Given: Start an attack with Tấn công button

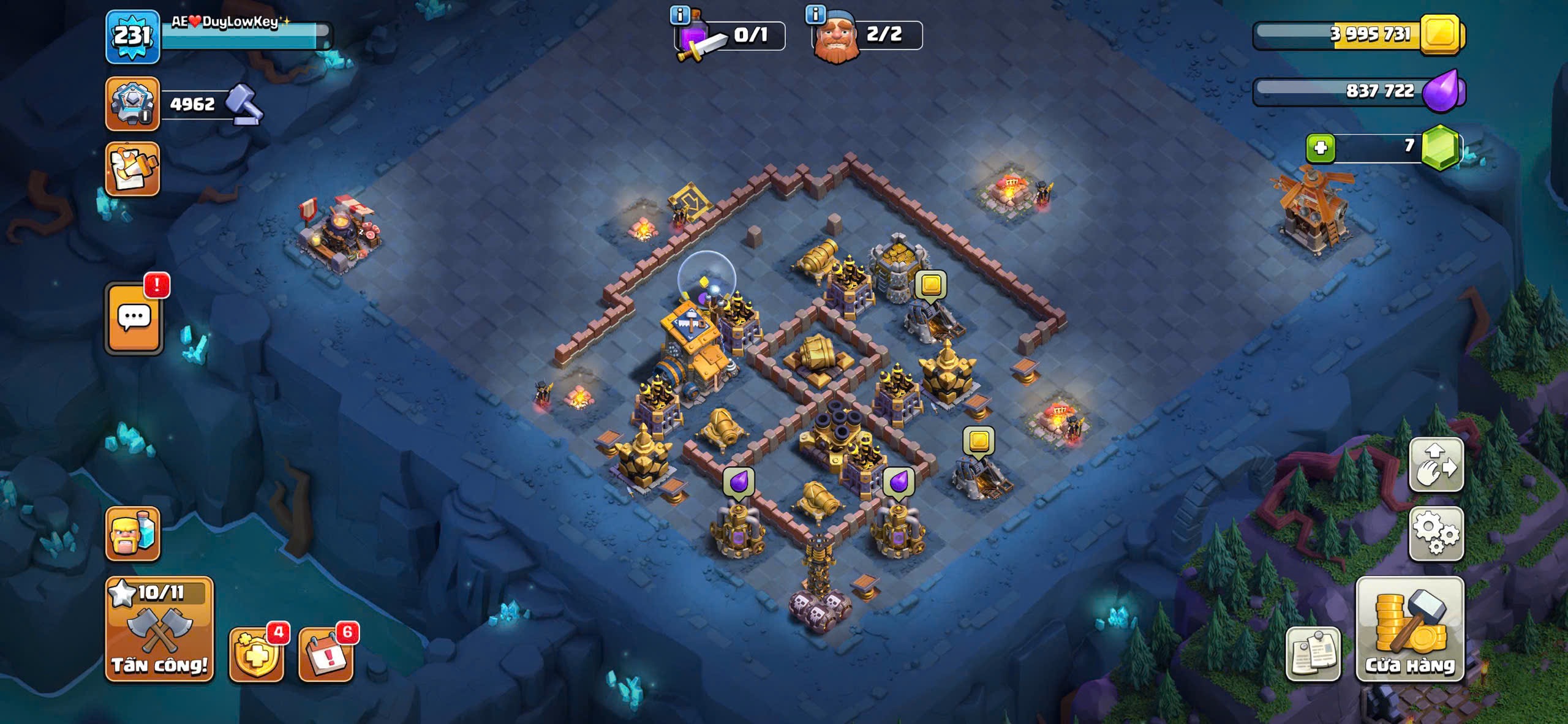Looking at the screenshot, I should 159,629.
